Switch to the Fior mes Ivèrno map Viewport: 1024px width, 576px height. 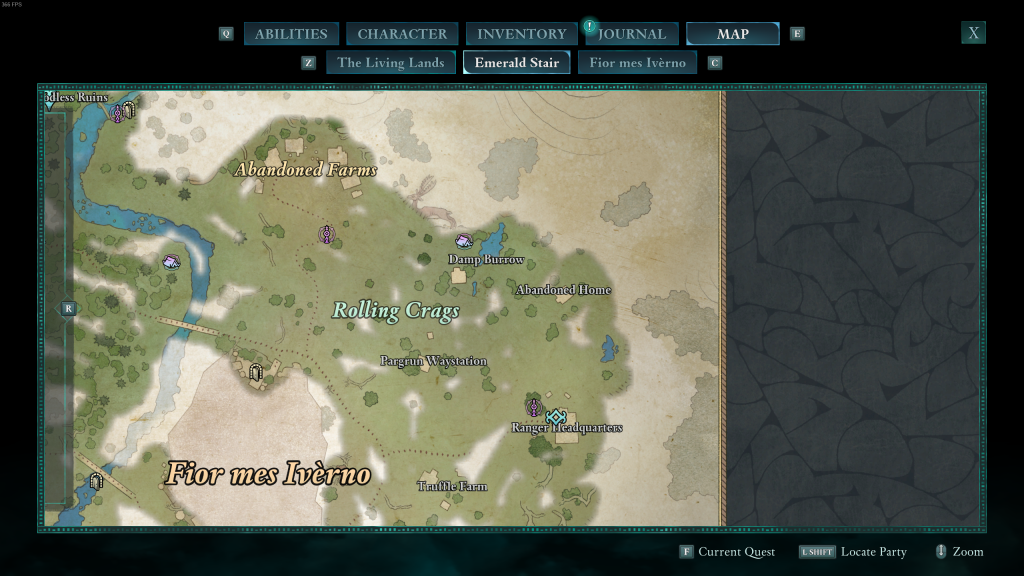coord(637,62)
